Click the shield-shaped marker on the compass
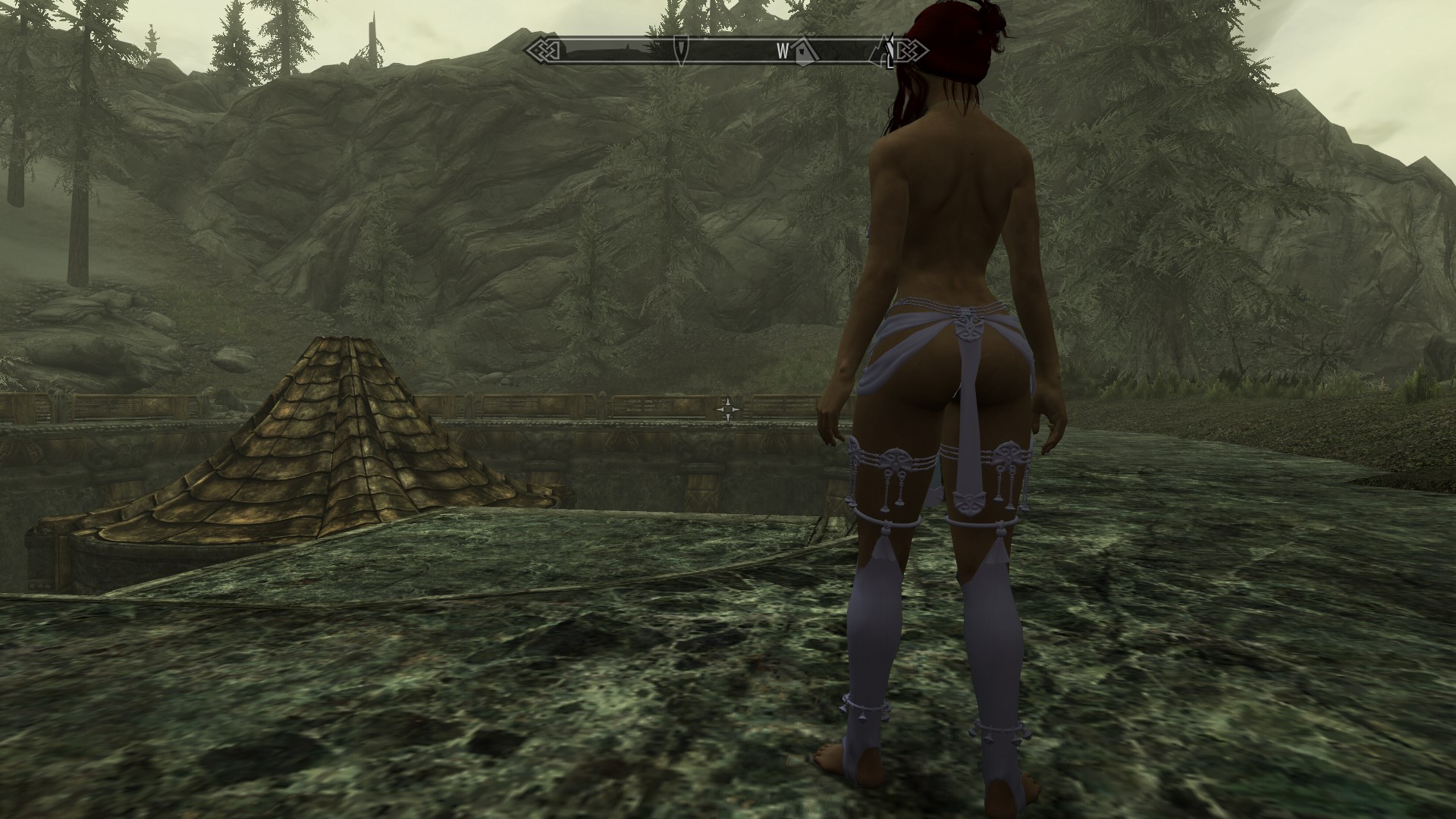 (681, 50)
